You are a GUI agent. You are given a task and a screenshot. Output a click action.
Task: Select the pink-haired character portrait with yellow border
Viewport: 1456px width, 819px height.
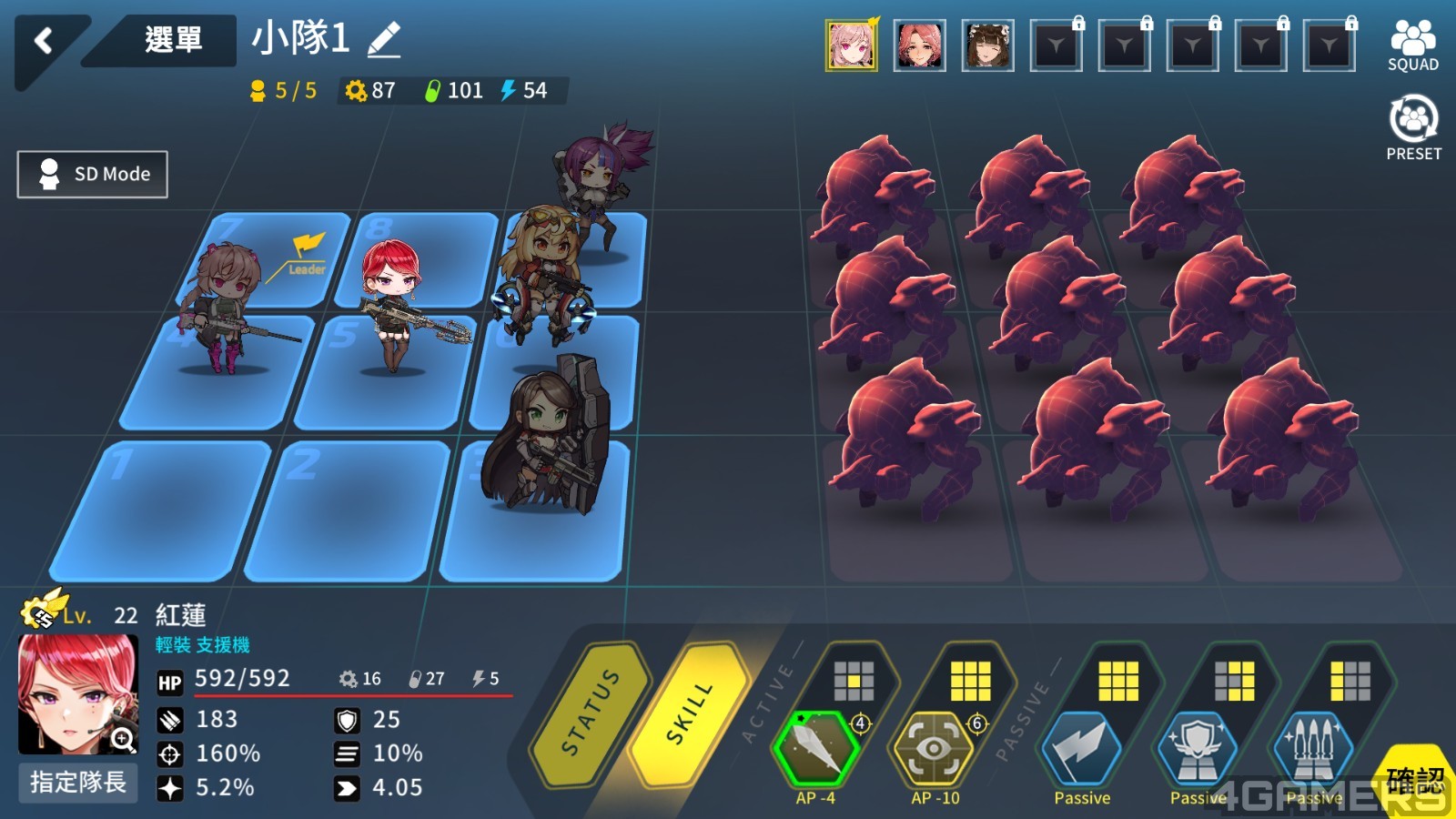coord(851,45)
